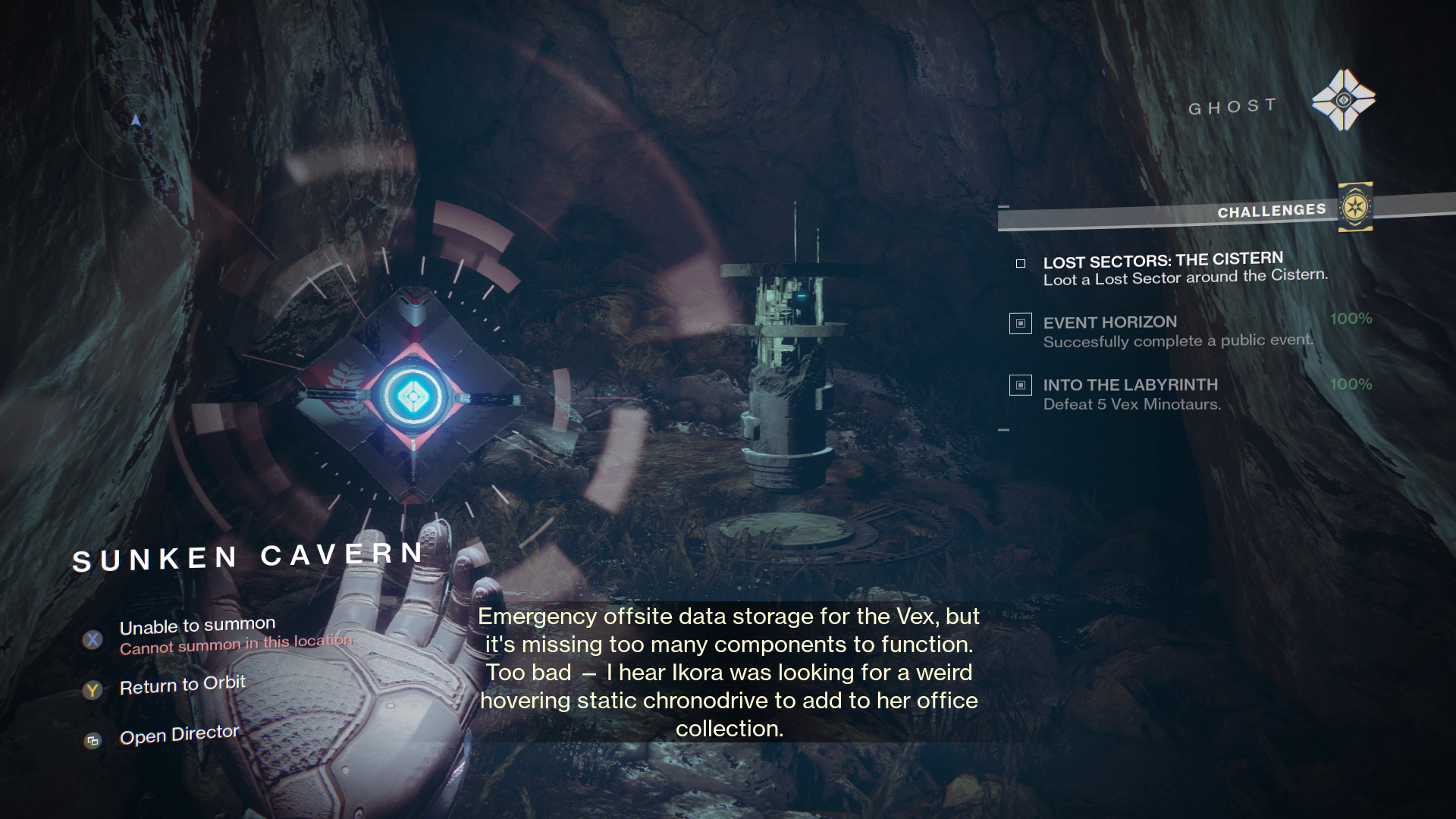The width and height of the screenshot is (1456, 819).
Task: Open the Challenges header emblem
Action: [x=1354, y=206]
